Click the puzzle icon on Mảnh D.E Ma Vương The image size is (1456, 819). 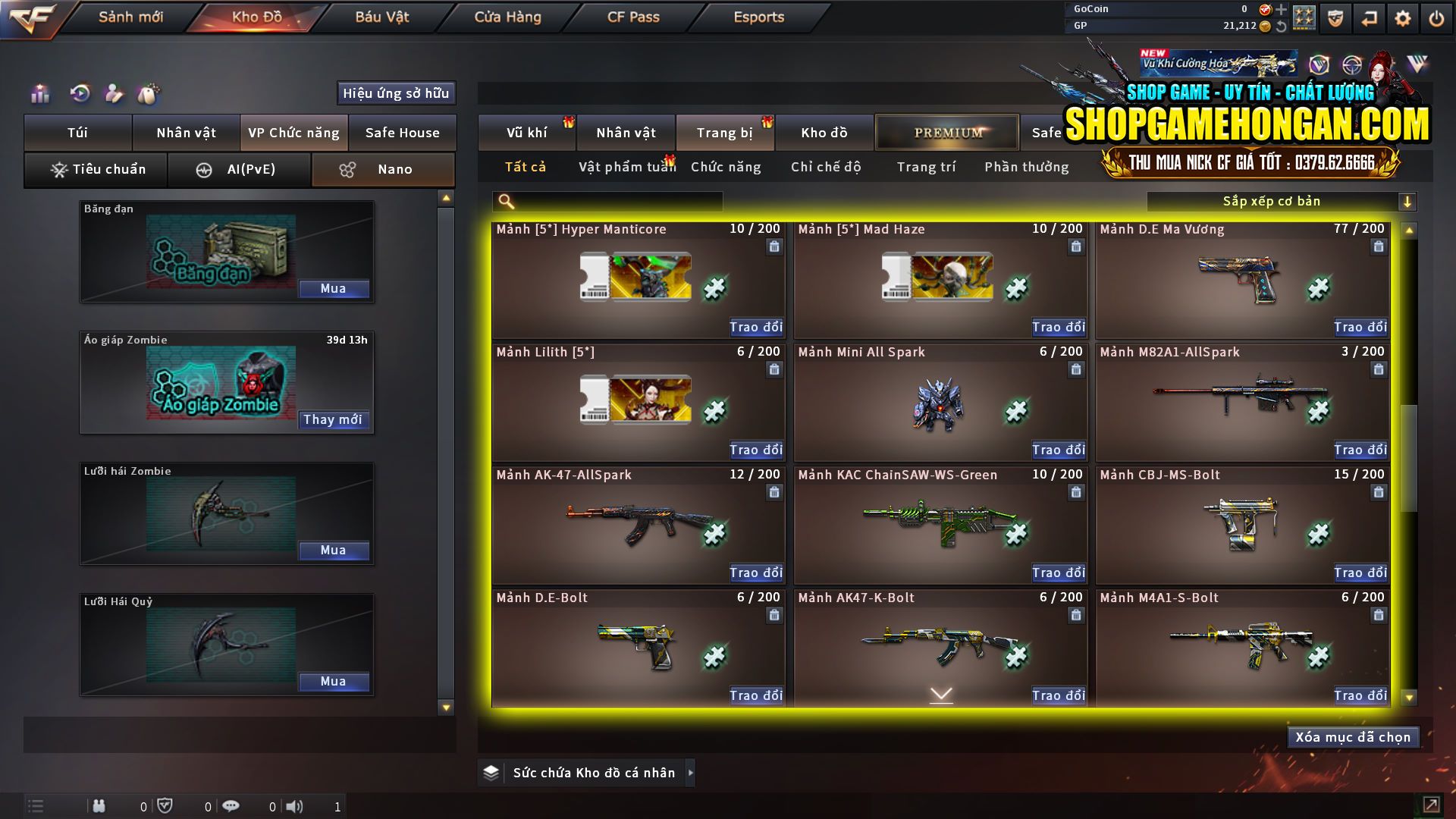tap(1318, 289)
